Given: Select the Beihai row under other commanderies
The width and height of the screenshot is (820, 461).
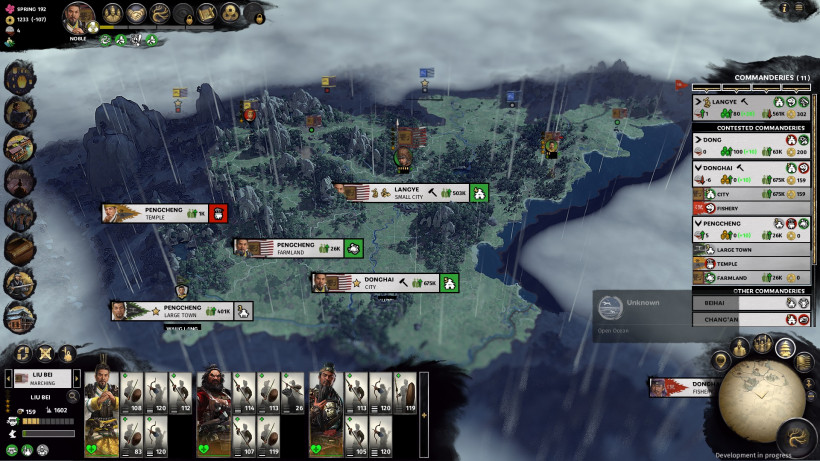Looking at the screenshot, I should (x=740, y=301).
